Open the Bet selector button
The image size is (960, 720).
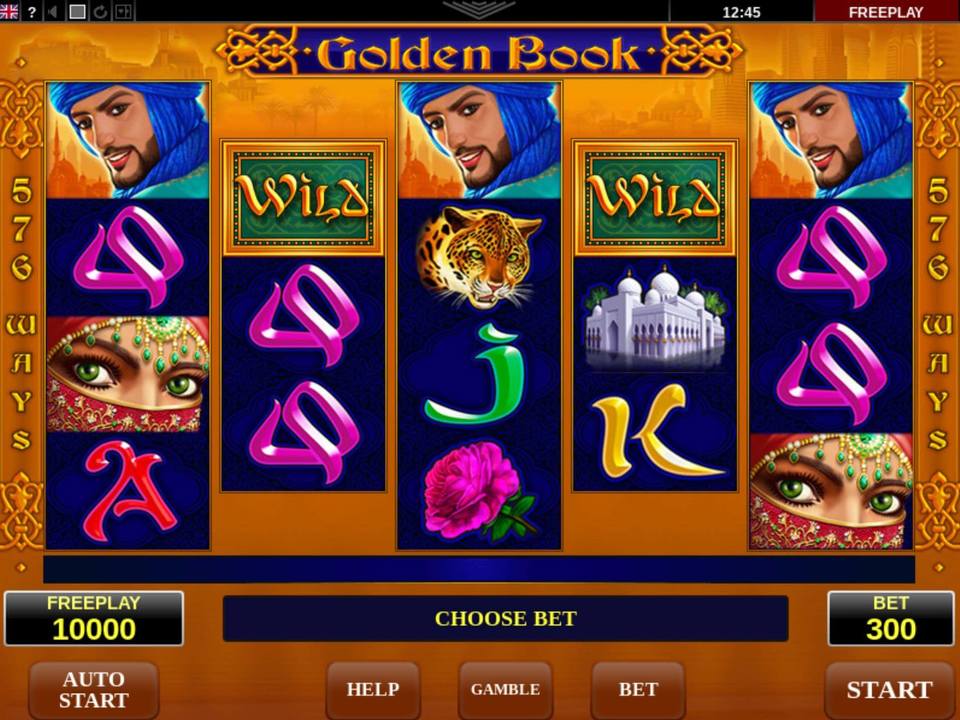638,689
